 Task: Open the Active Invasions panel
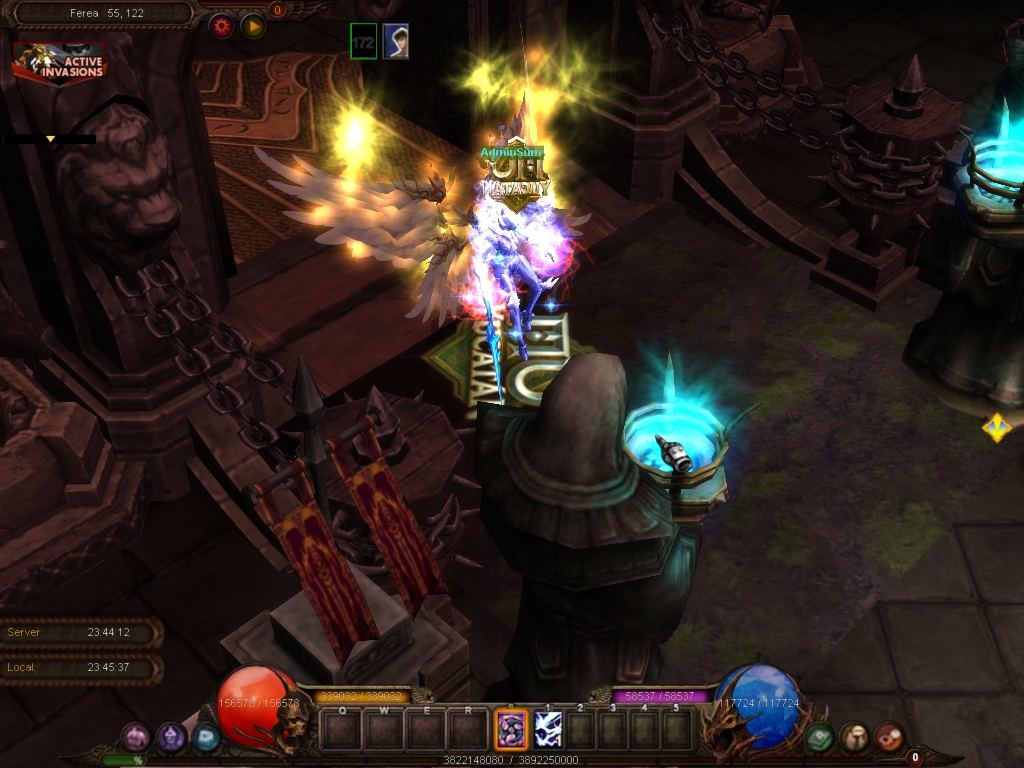pyautogui.click(x=59, y=63)
